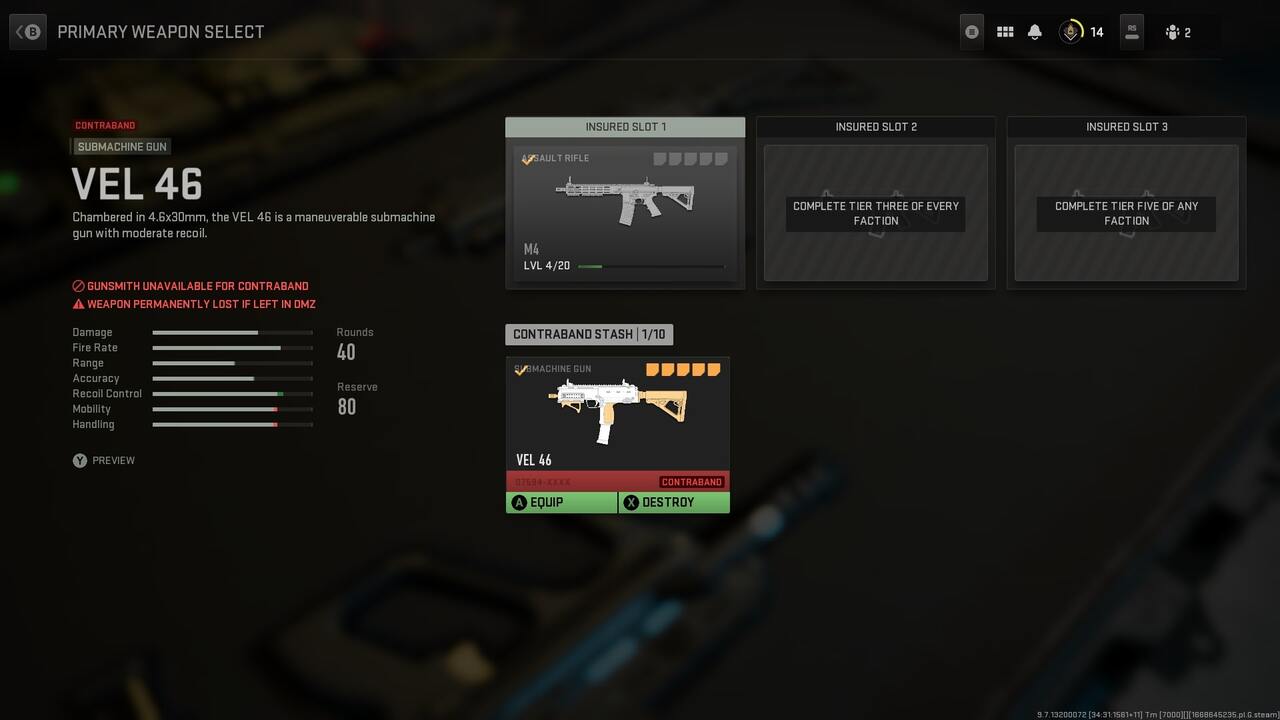Click Destroy on the VEL 46
1280x720 pixels.
[673, 502]
